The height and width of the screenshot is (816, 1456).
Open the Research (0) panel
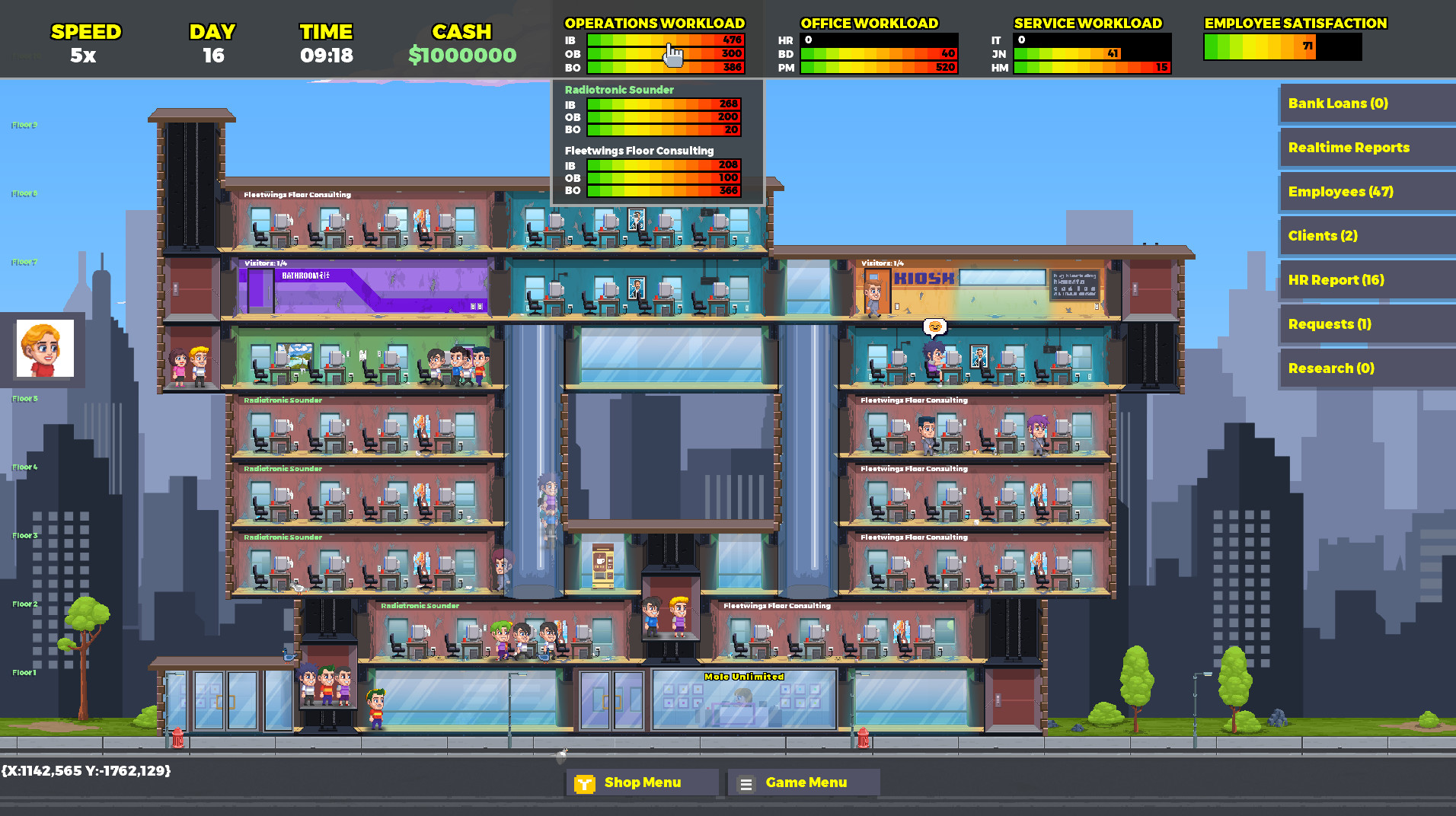click(1365, 368)
